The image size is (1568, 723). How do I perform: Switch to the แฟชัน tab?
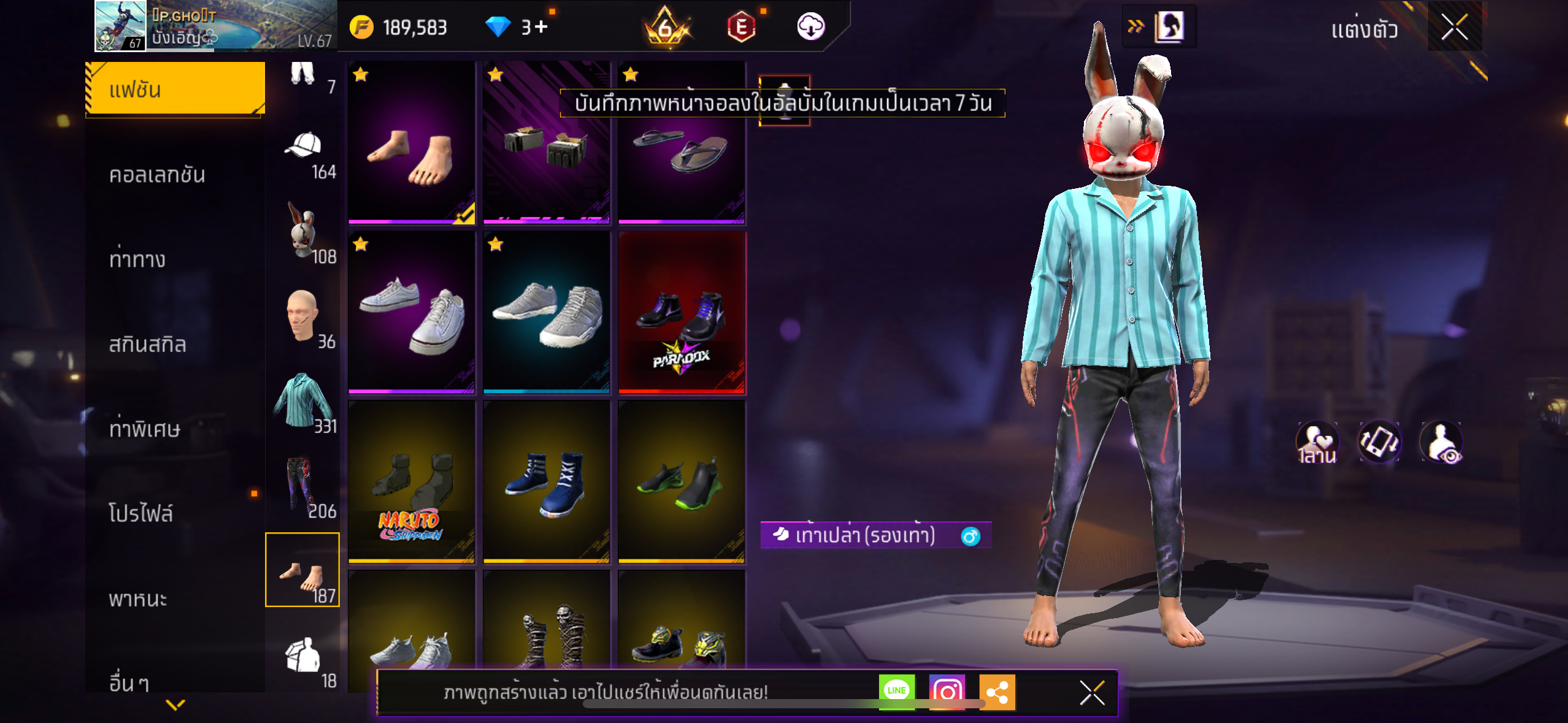pos(175,90)
